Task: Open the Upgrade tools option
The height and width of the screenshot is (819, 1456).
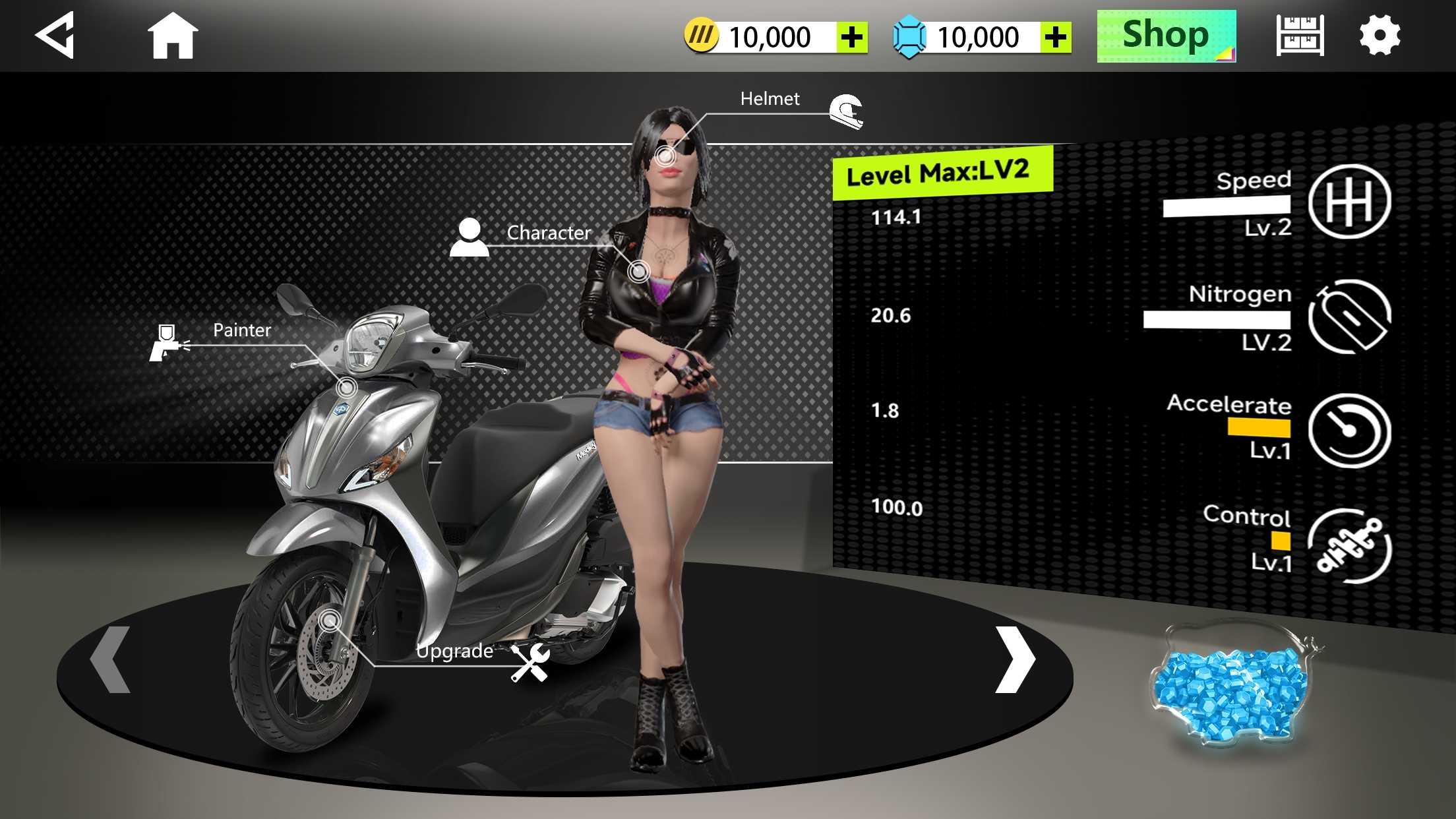Action: [x=530, y=662]
